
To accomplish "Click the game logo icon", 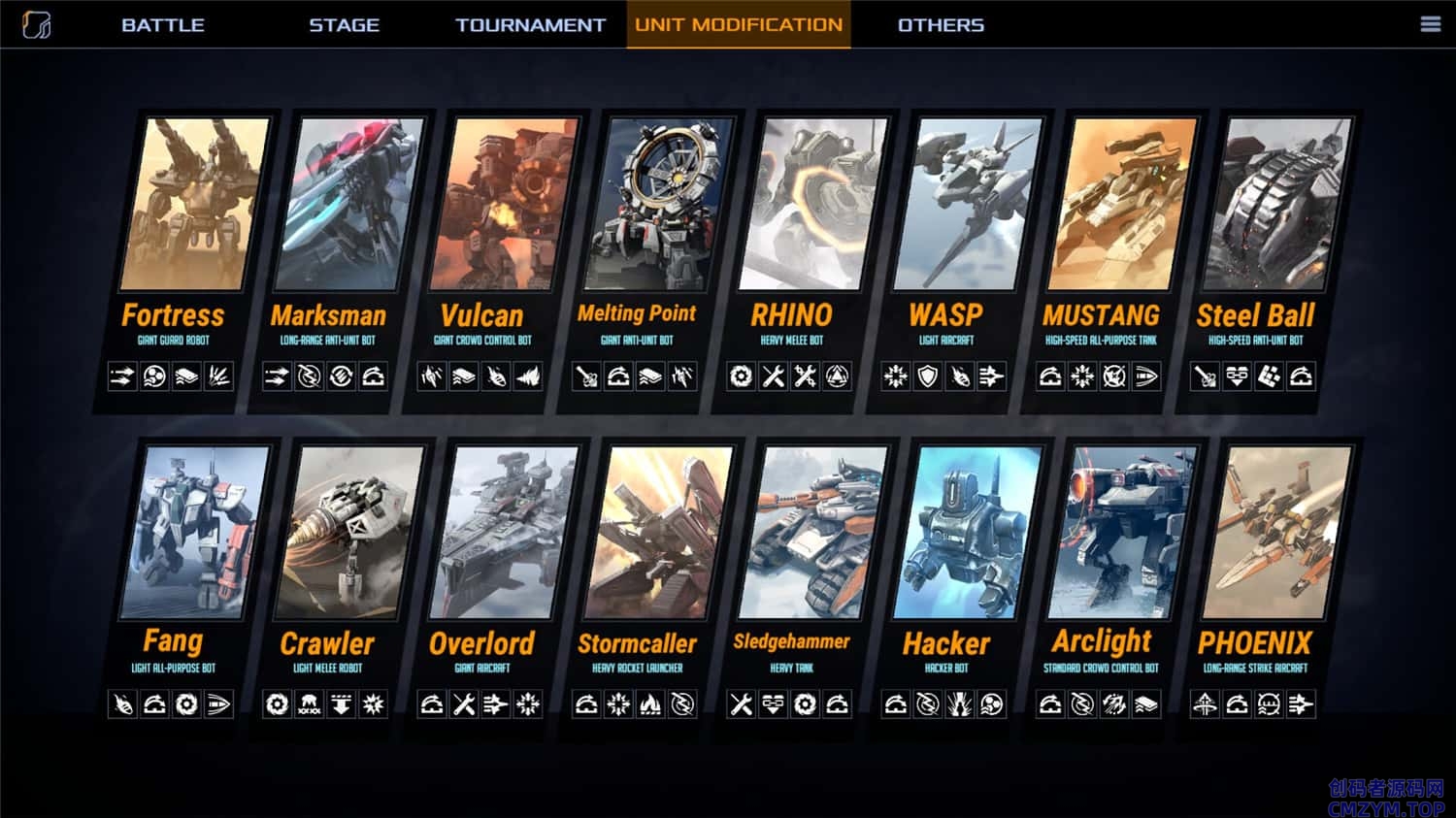I will click(x=37, y=24).
